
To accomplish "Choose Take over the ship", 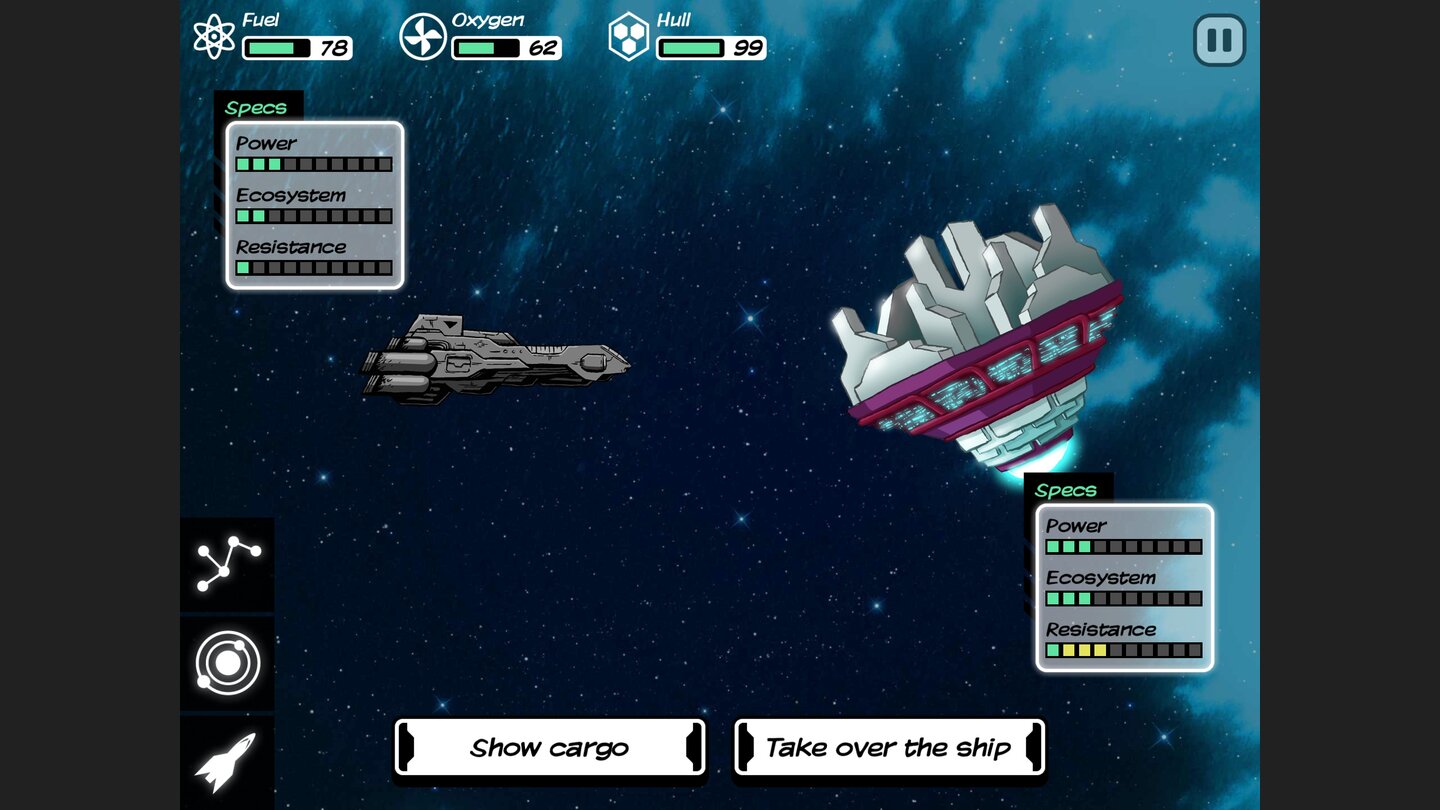I will (x=889, y=748).
